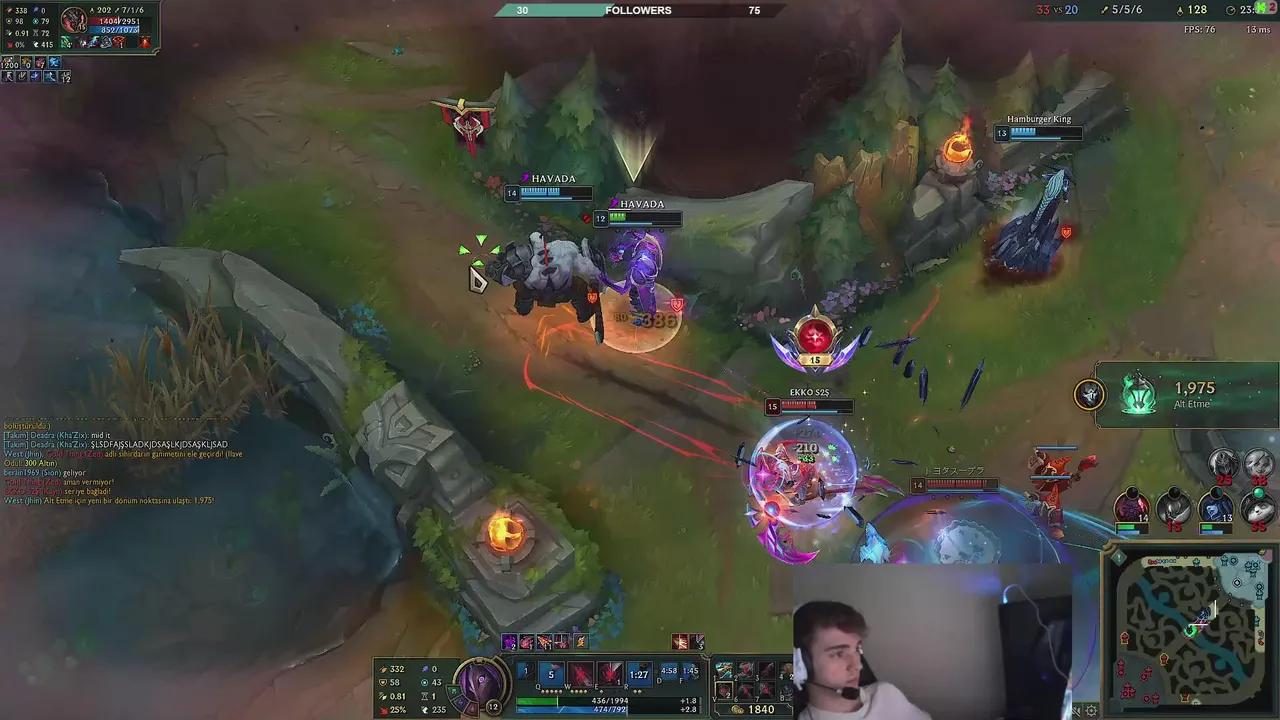Viewport: 1280px width, 720px height.
Task: Open the settings gear beside the minimap
Action: point(1091,710)
